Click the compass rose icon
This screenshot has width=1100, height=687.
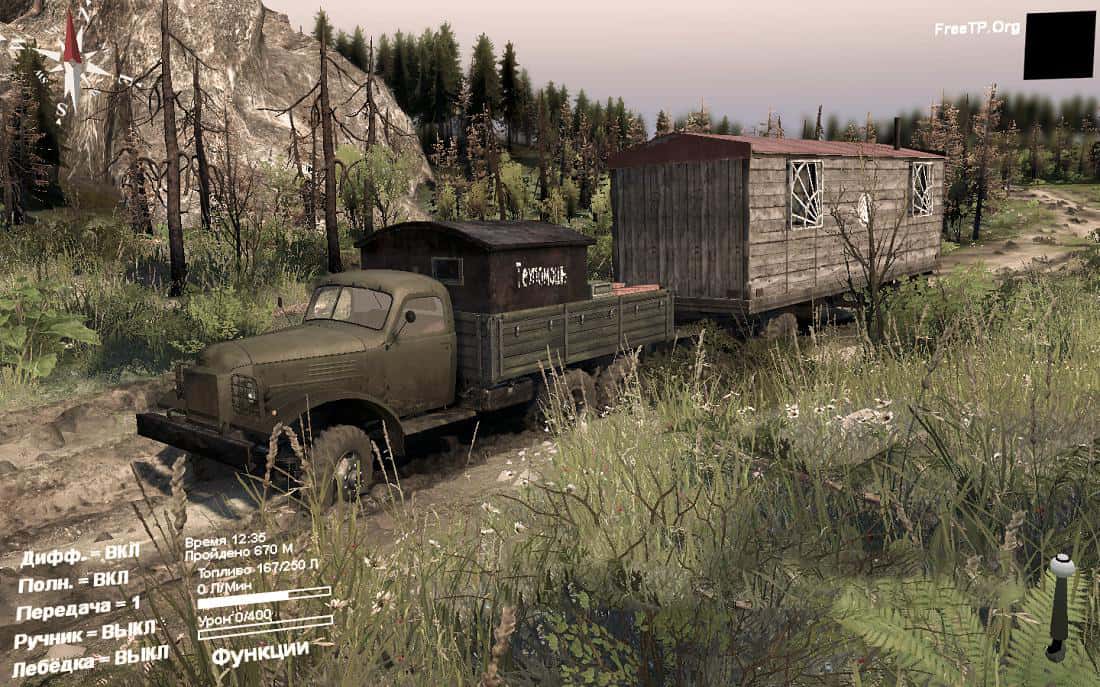(x=72, y=62)
